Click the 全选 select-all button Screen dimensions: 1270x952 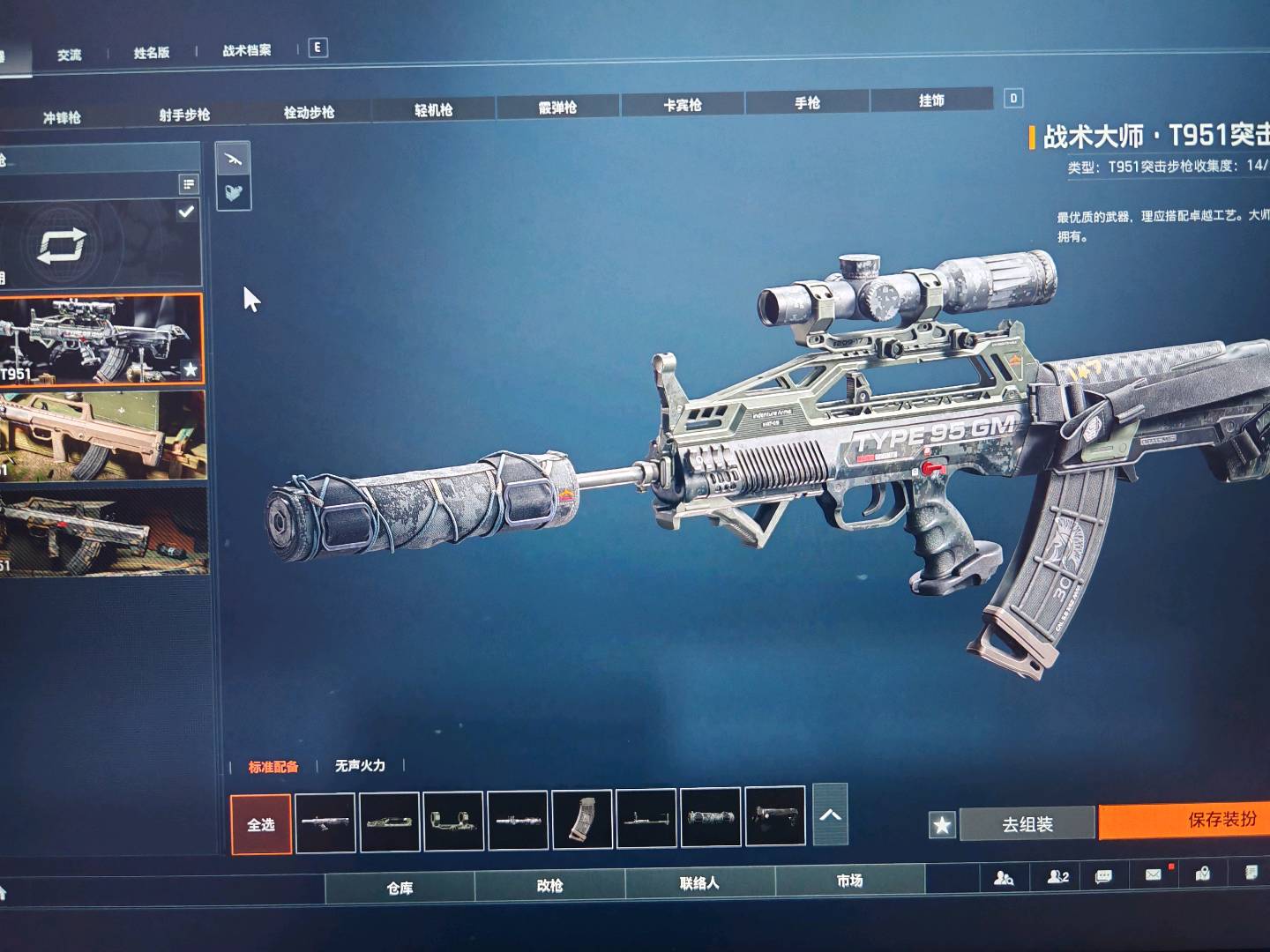click(261, 824)
